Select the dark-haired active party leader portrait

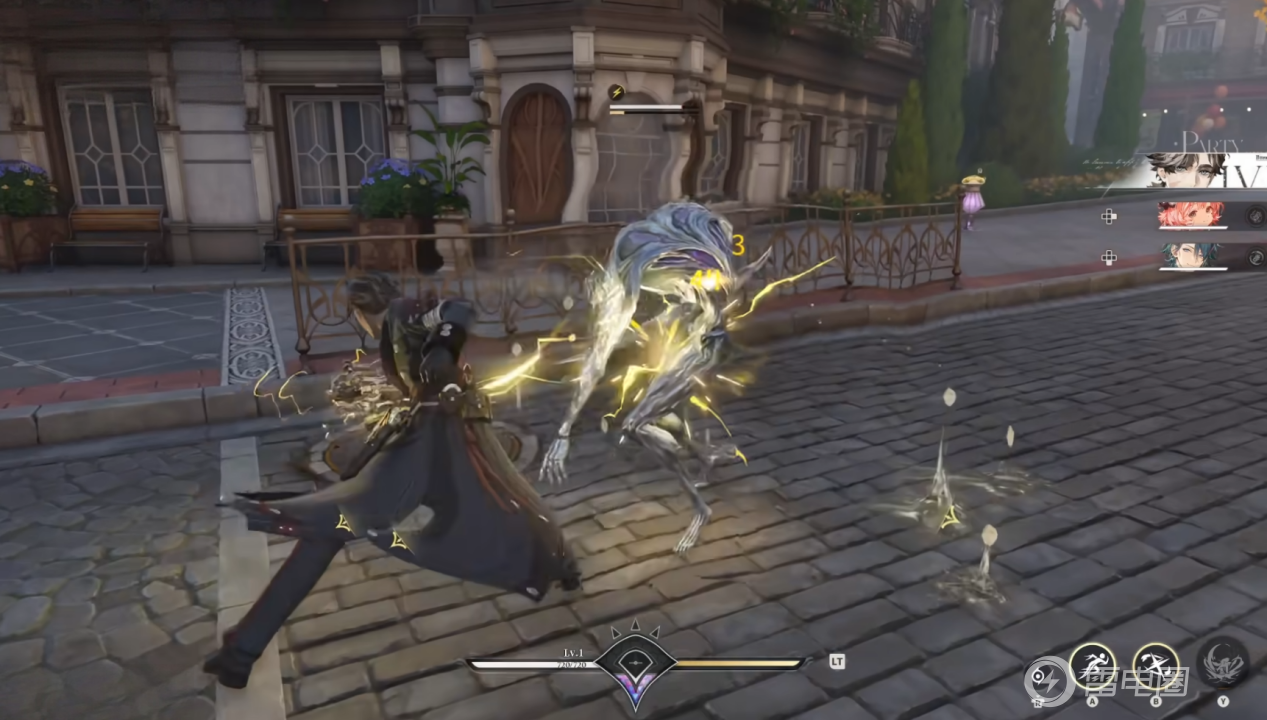click(x=1186, y=170)
